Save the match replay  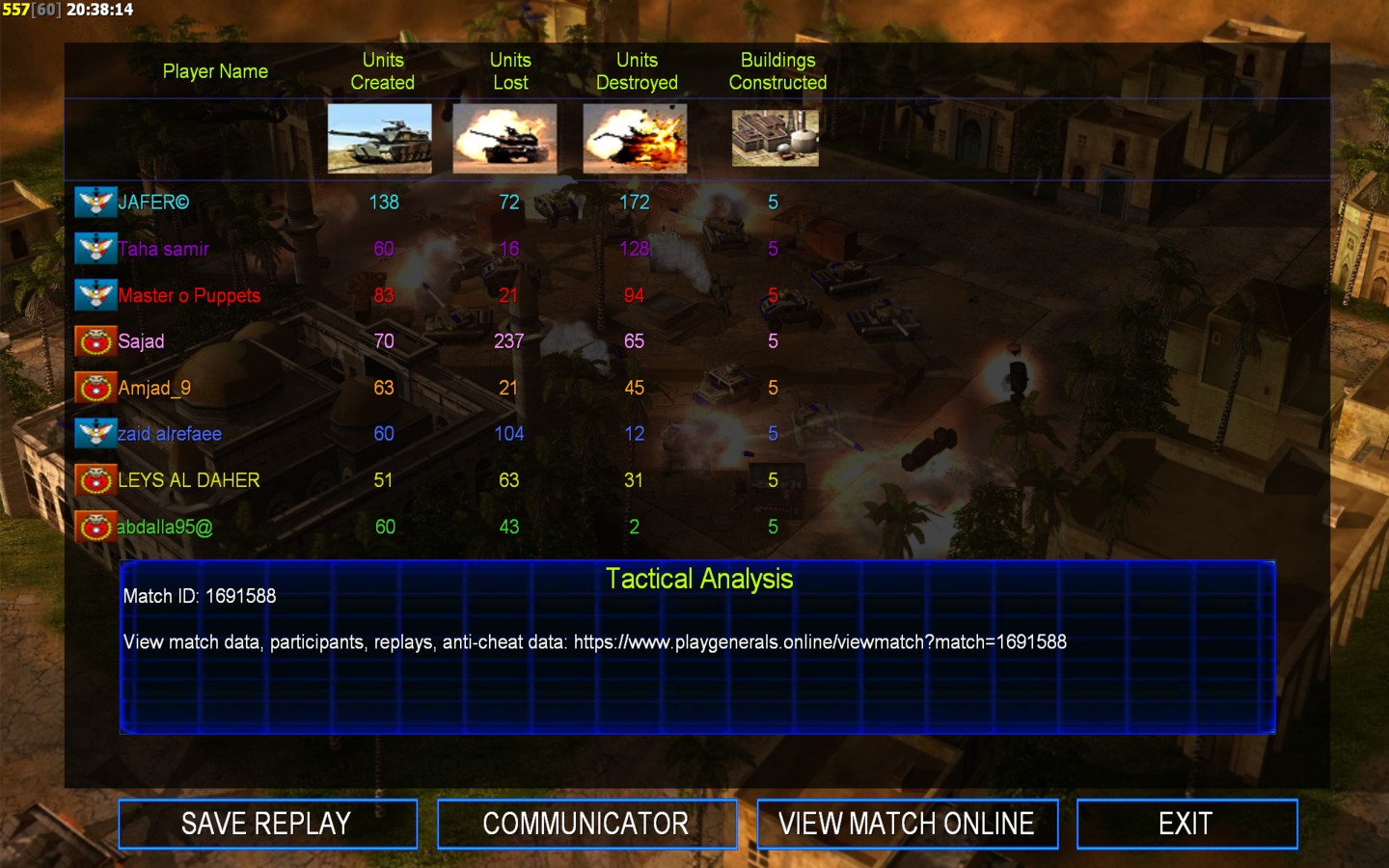267,824
